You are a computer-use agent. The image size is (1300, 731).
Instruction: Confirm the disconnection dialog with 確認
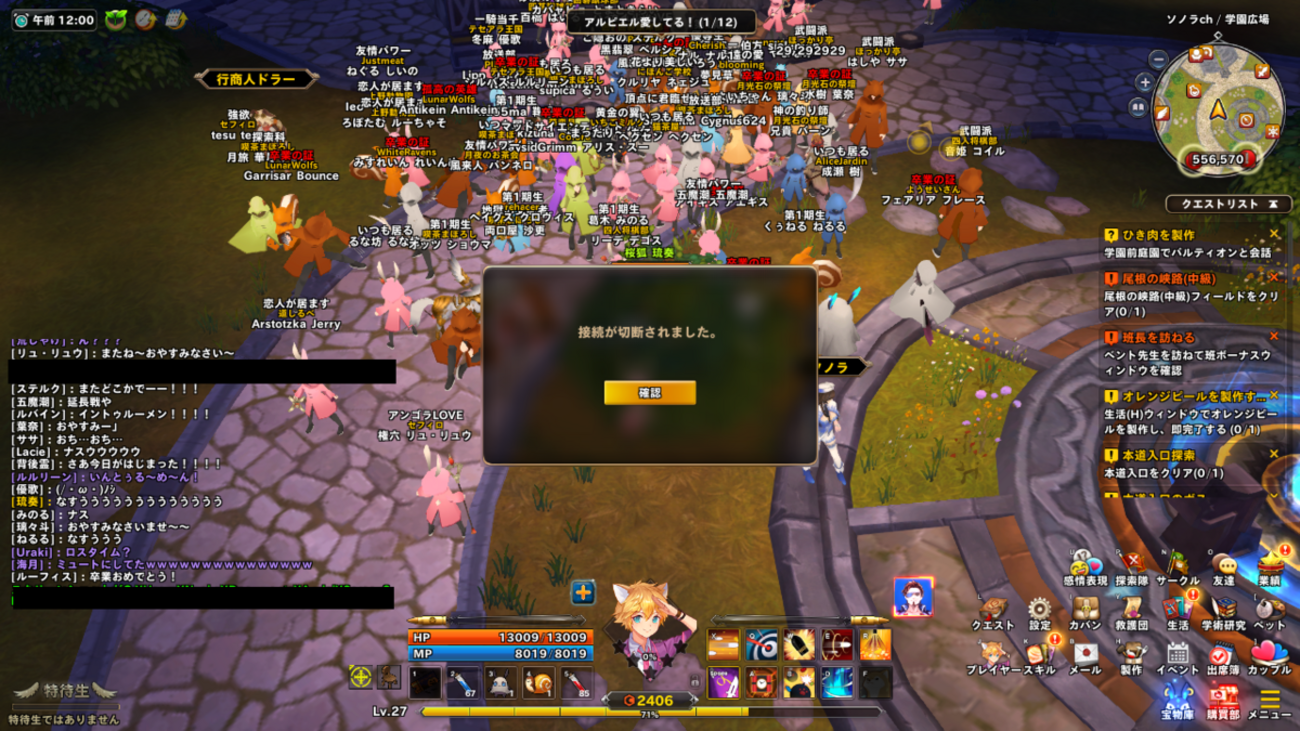(x=649, y=393)
